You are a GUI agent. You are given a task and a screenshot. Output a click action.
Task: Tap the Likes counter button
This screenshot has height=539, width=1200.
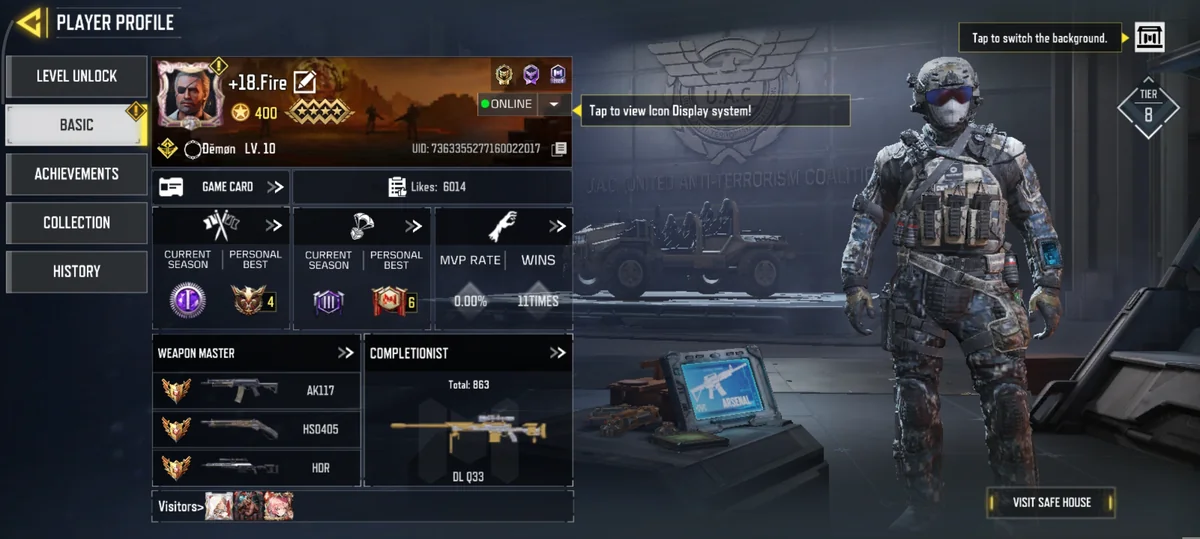[431, 187]
